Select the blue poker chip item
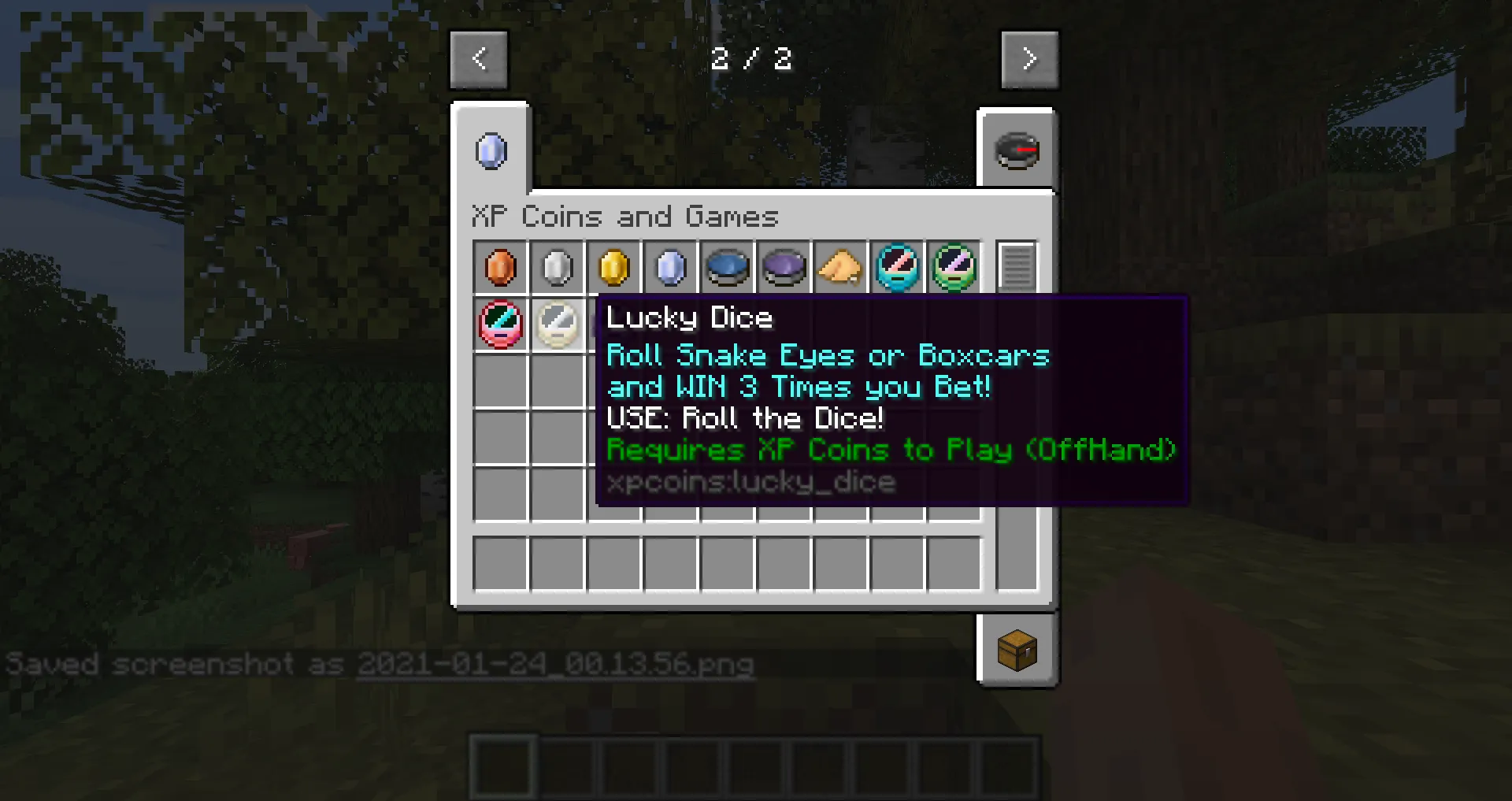 point(727,268)
